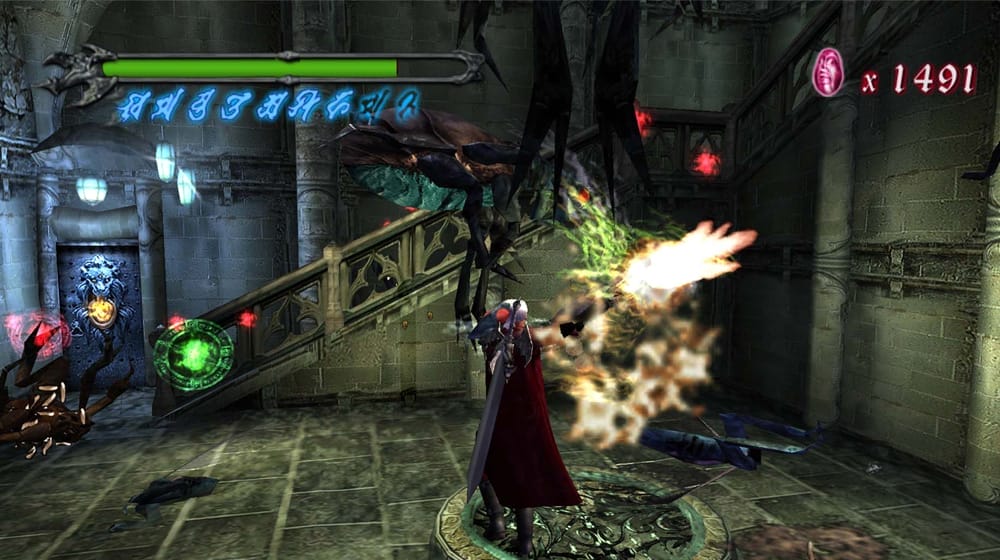The height and width of the screenshot is (560, 1000).
Task: Click the red orb currency icon
Action: tap(827, 73)
